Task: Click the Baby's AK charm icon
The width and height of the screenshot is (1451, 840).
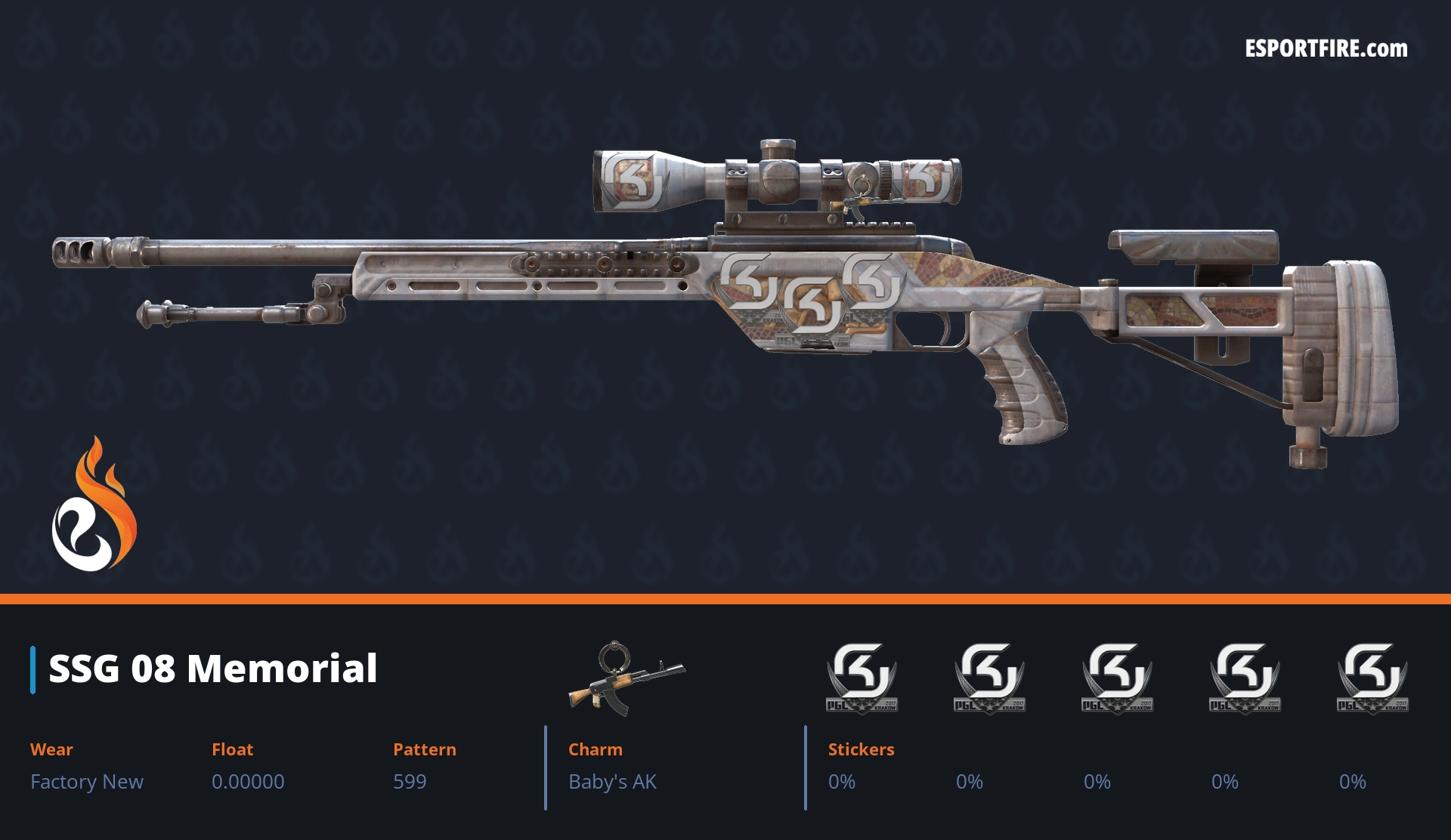Action: point(626,678)
